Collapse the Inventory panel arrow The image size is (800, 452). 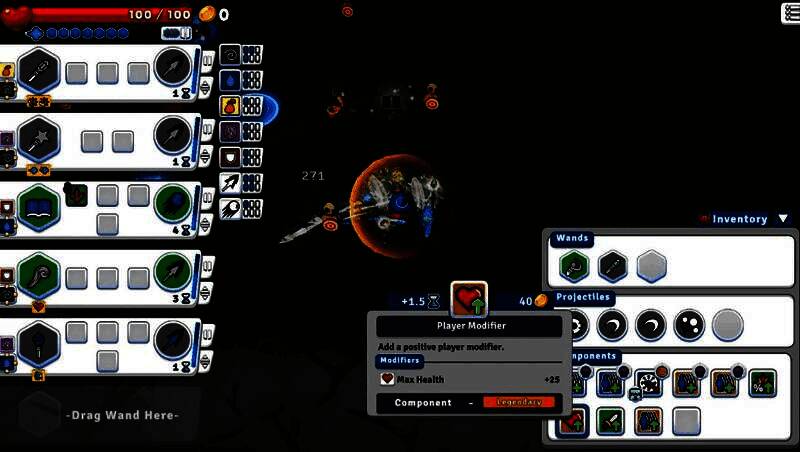coord(782,219)
